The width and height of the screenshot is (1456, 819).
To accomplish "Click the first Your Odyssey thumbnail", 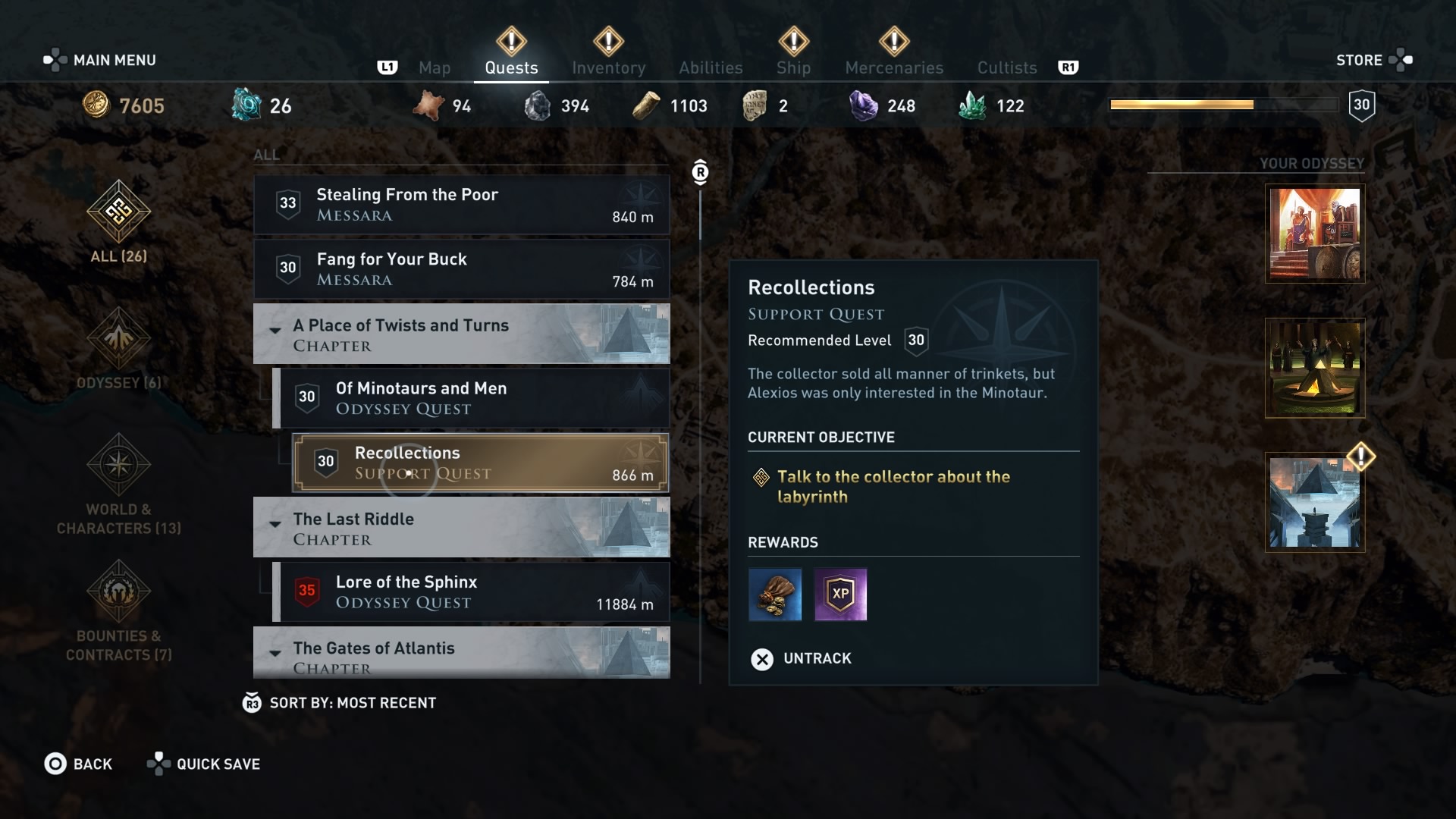I will coord(1314,234).
